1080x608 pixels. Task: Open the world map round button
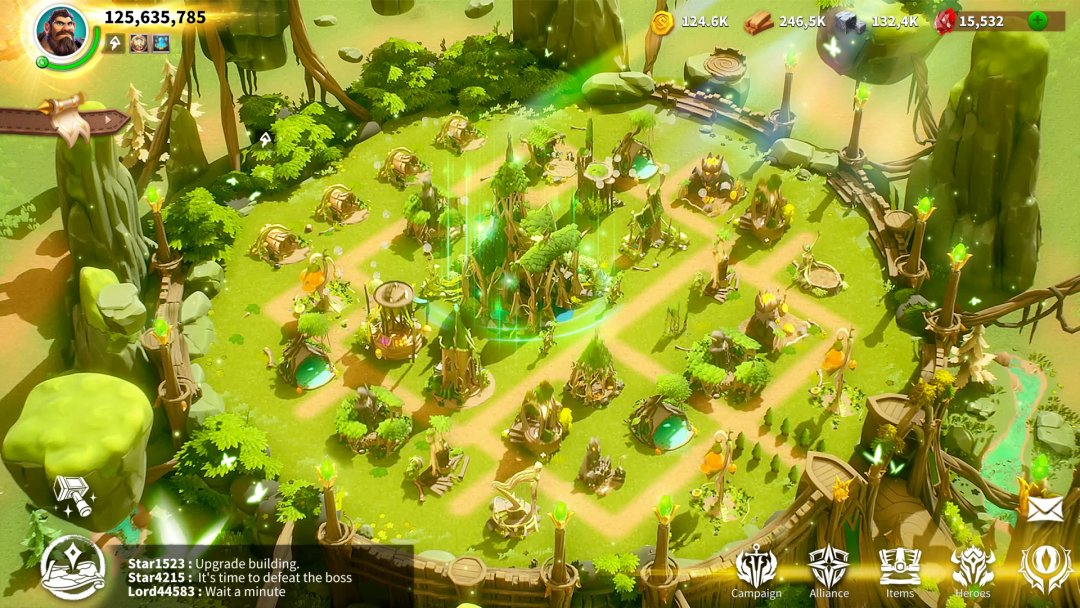(72, 567)
